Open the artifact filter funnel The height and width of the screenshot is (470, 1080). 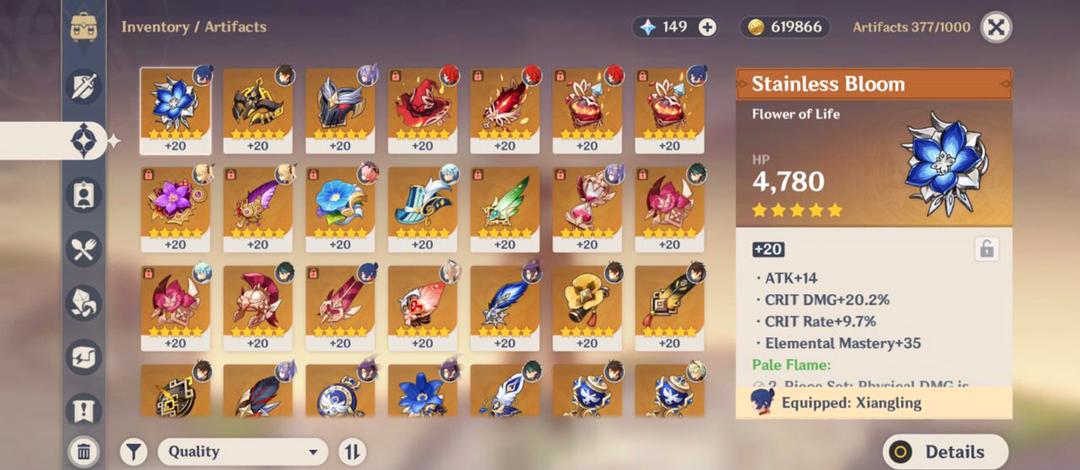pyautogui.click(x=134, y=452)
